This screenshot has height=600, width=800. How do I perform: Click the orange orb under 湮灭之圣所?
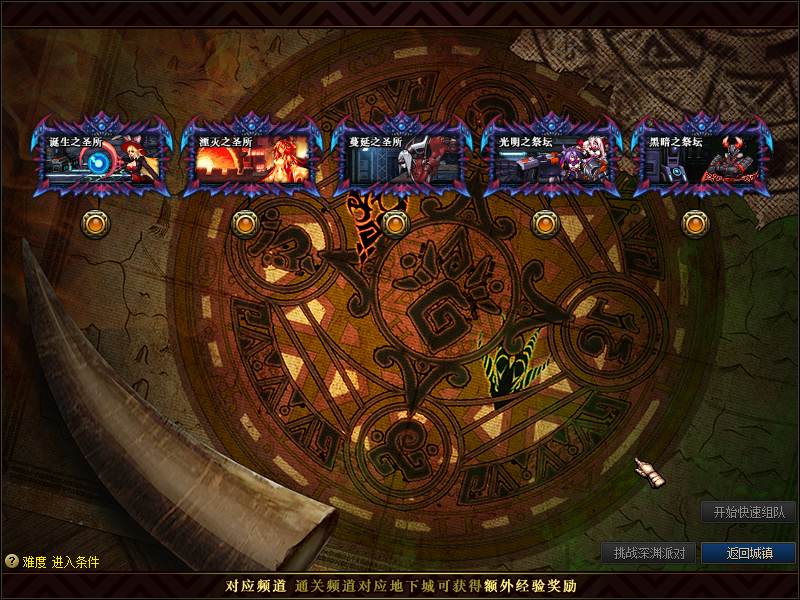[245, 224]
